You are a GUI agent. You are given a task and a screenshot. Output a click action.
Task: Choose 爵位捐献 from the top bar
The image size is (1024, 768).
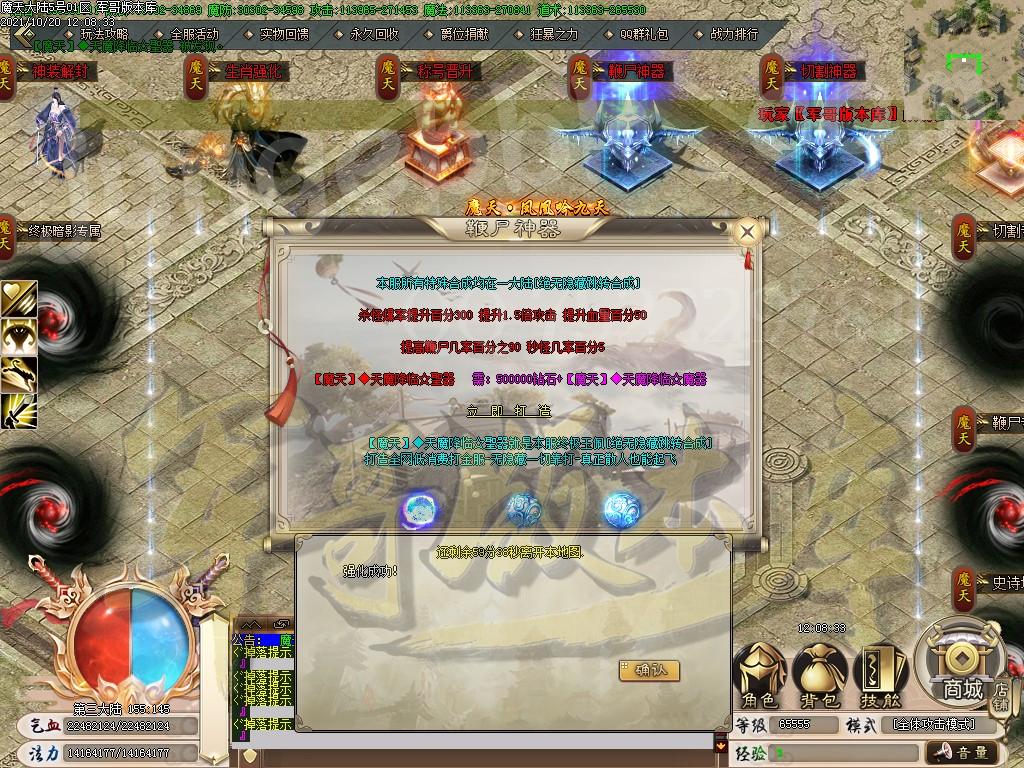click(x=465, y=33)
